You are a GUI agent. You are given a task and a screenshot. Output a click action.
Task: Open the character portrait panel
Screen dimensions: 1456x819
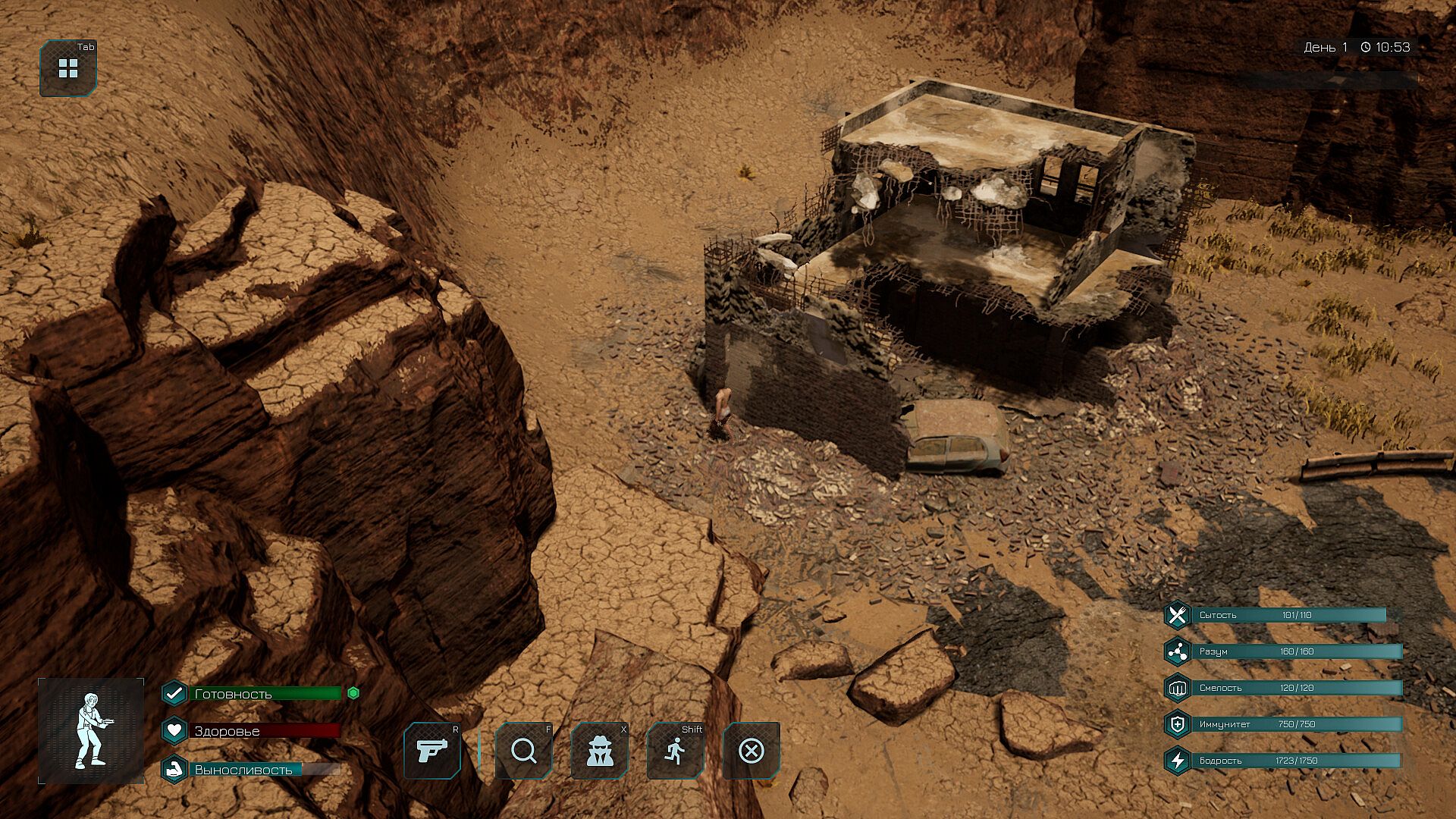click(x=91, y=731)
